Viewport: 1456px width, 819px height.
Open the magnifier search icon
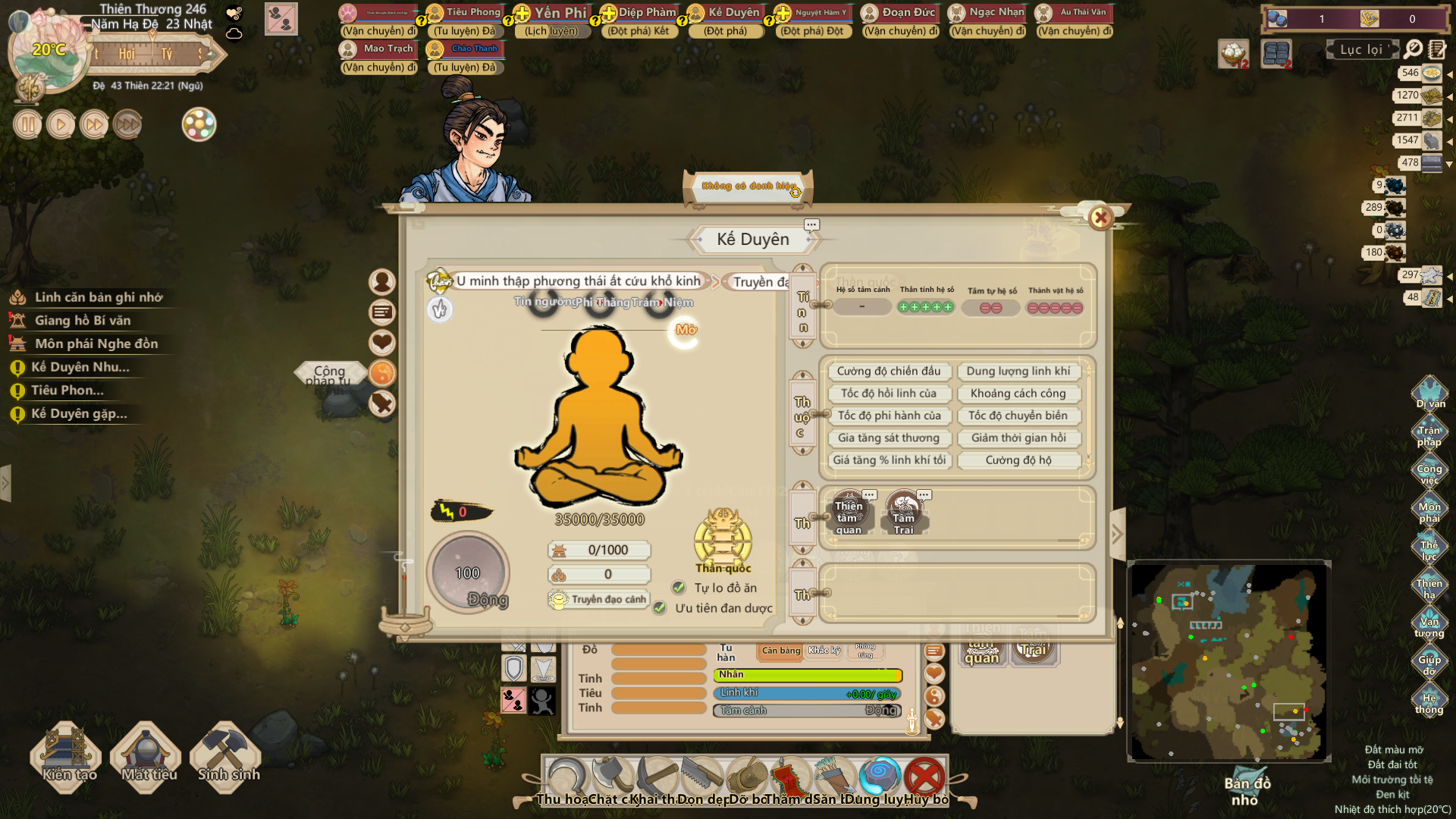(1413, 49)
